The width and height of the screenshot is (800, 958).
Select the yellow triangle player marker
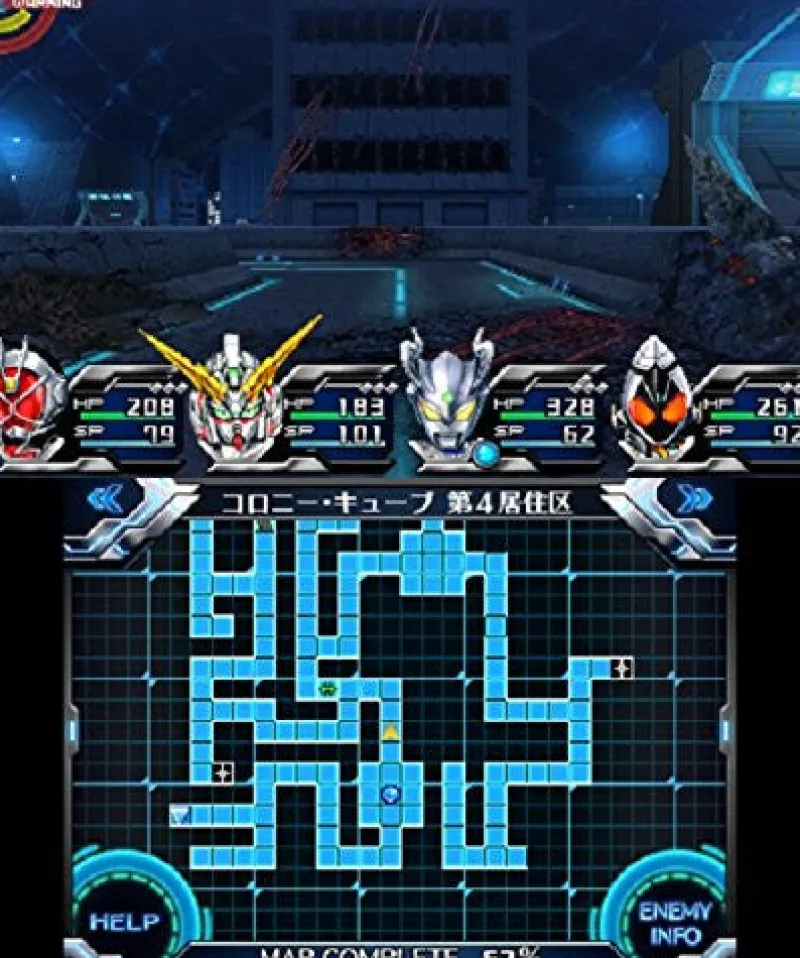390,732
